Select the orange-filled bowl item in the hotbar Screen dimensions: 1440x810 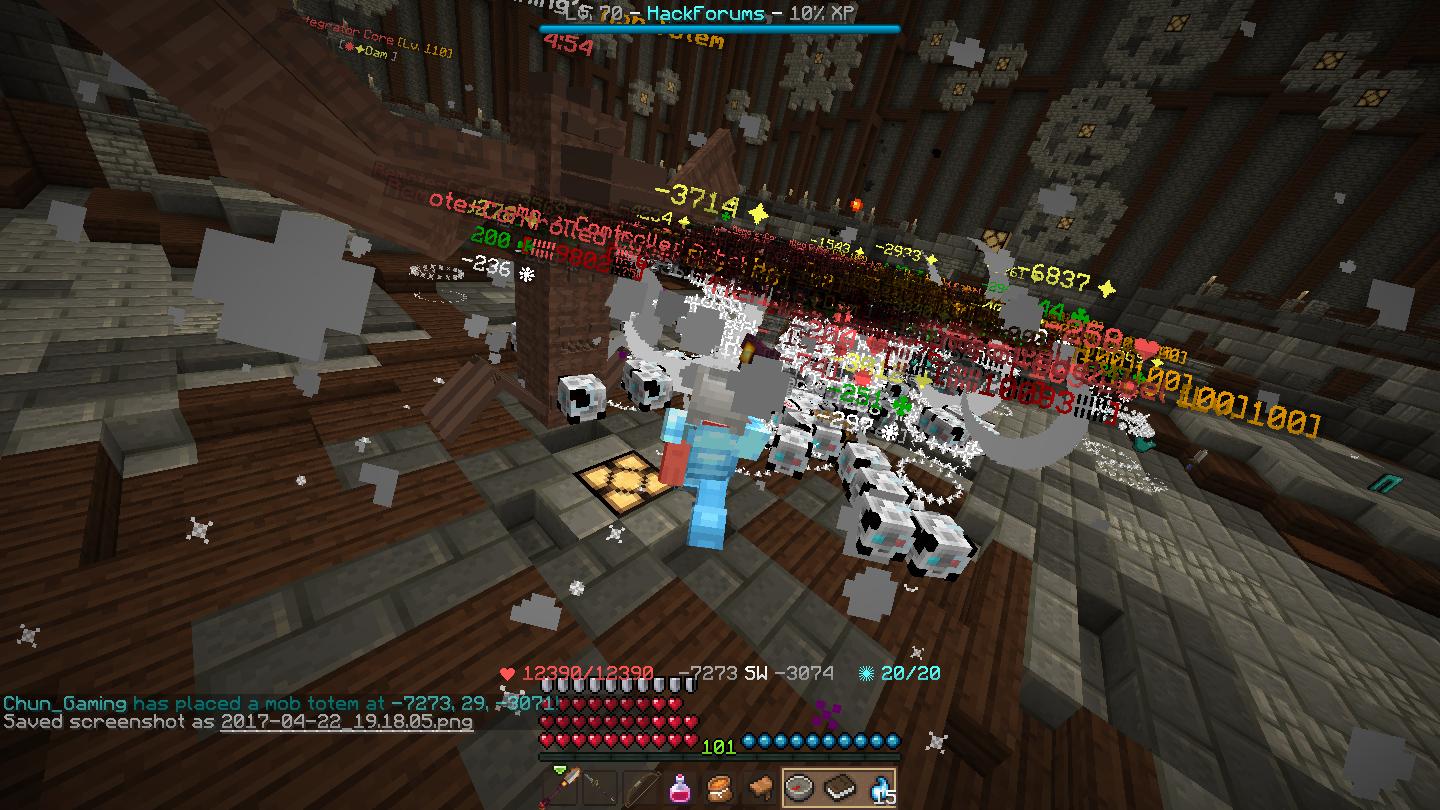(718, 790)
